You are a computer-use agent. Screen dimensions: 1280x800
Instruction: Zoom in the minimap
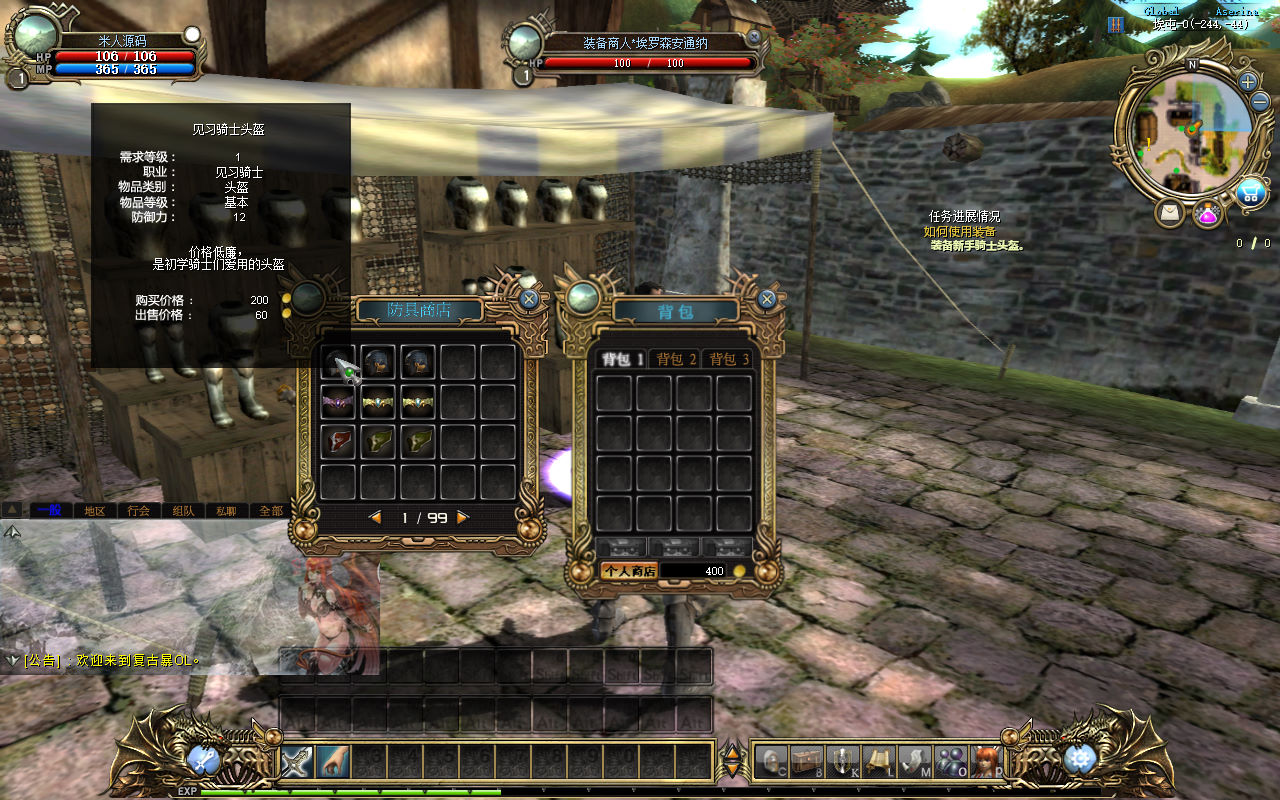tap(1248, 82)
